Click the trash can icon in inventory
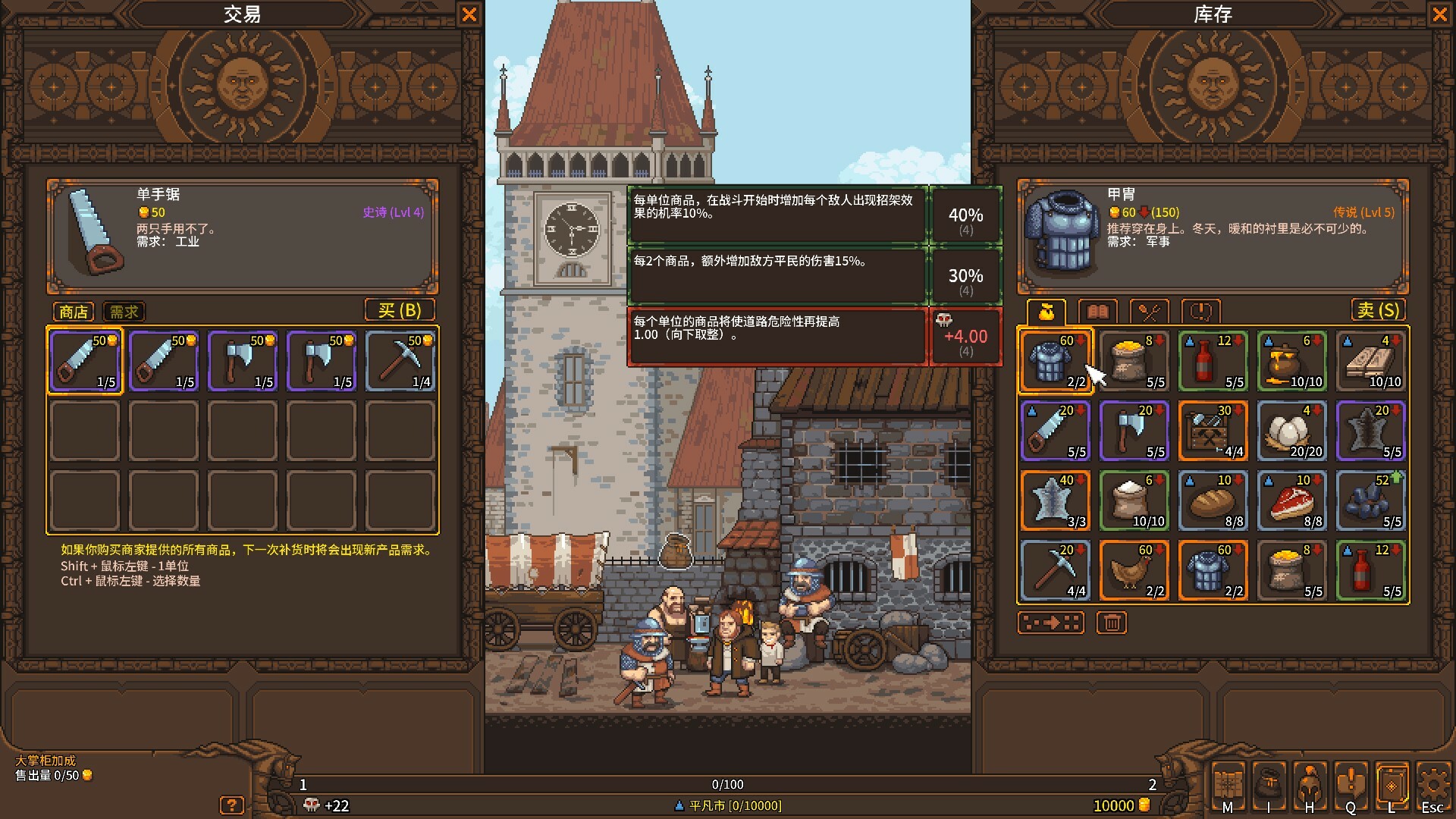The image size is (1456, 819). coord(1112,623)
